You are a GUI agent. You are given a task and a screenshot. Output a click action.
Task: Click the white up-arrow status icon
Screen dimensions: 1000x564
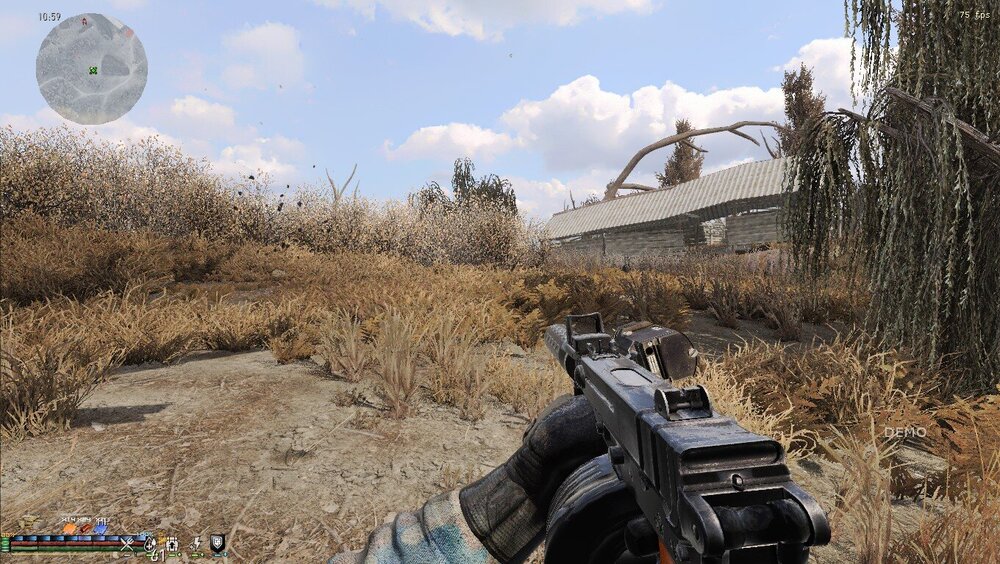pyautogui.click(x=172, y=544)
